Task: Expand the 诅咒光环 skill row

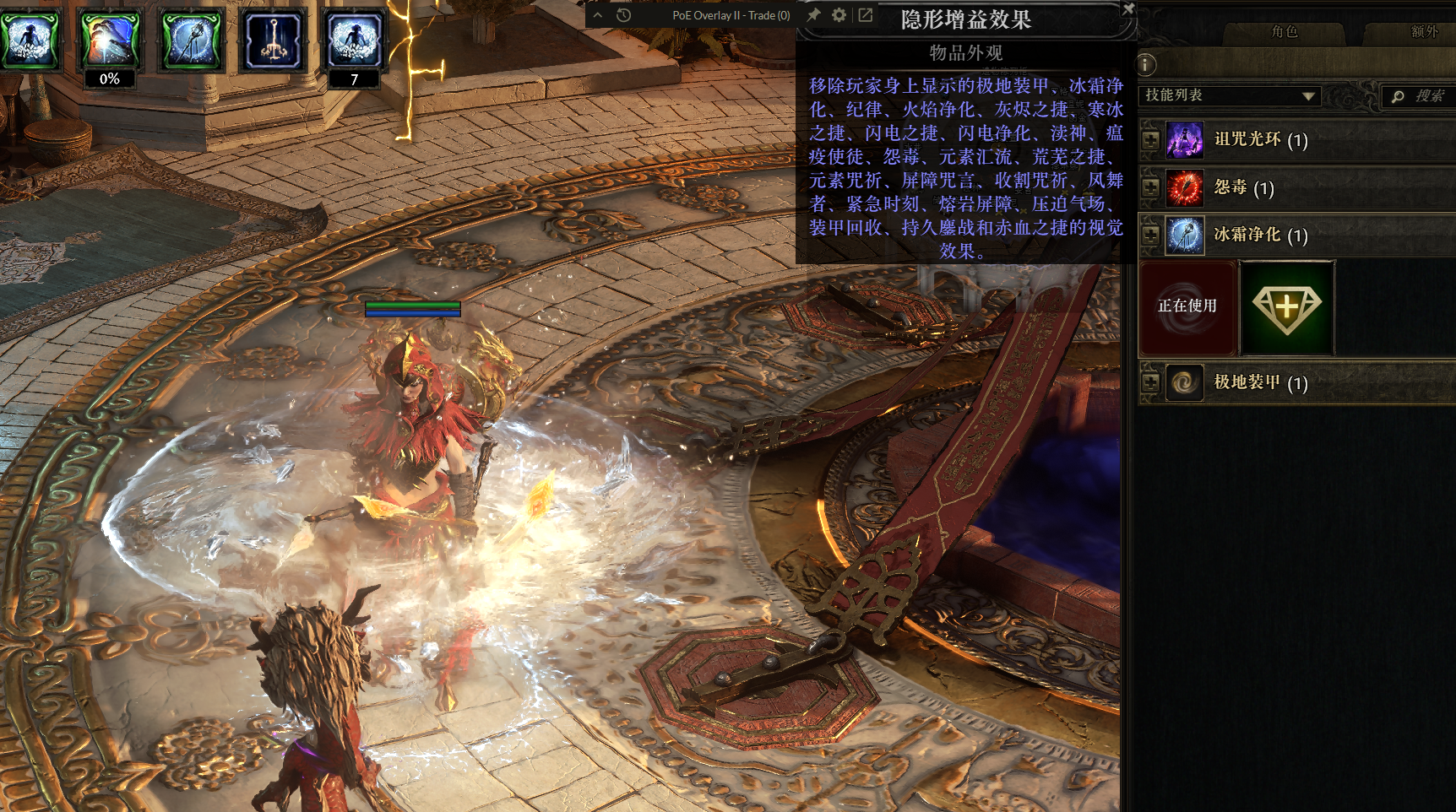Action: [x=1150, y=140]
